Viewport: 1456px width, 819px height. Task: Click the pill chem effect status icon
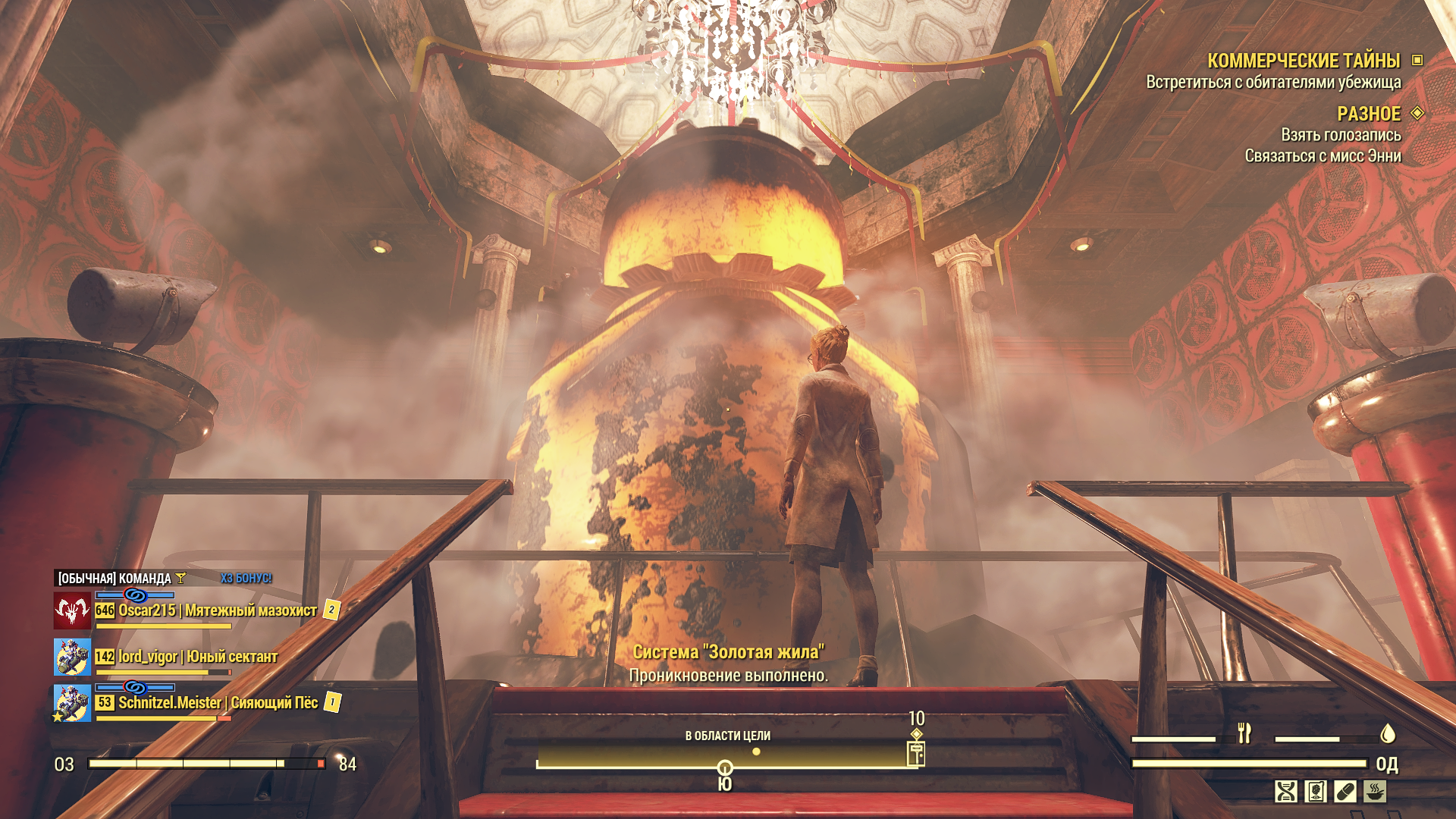coord(1345,792)
